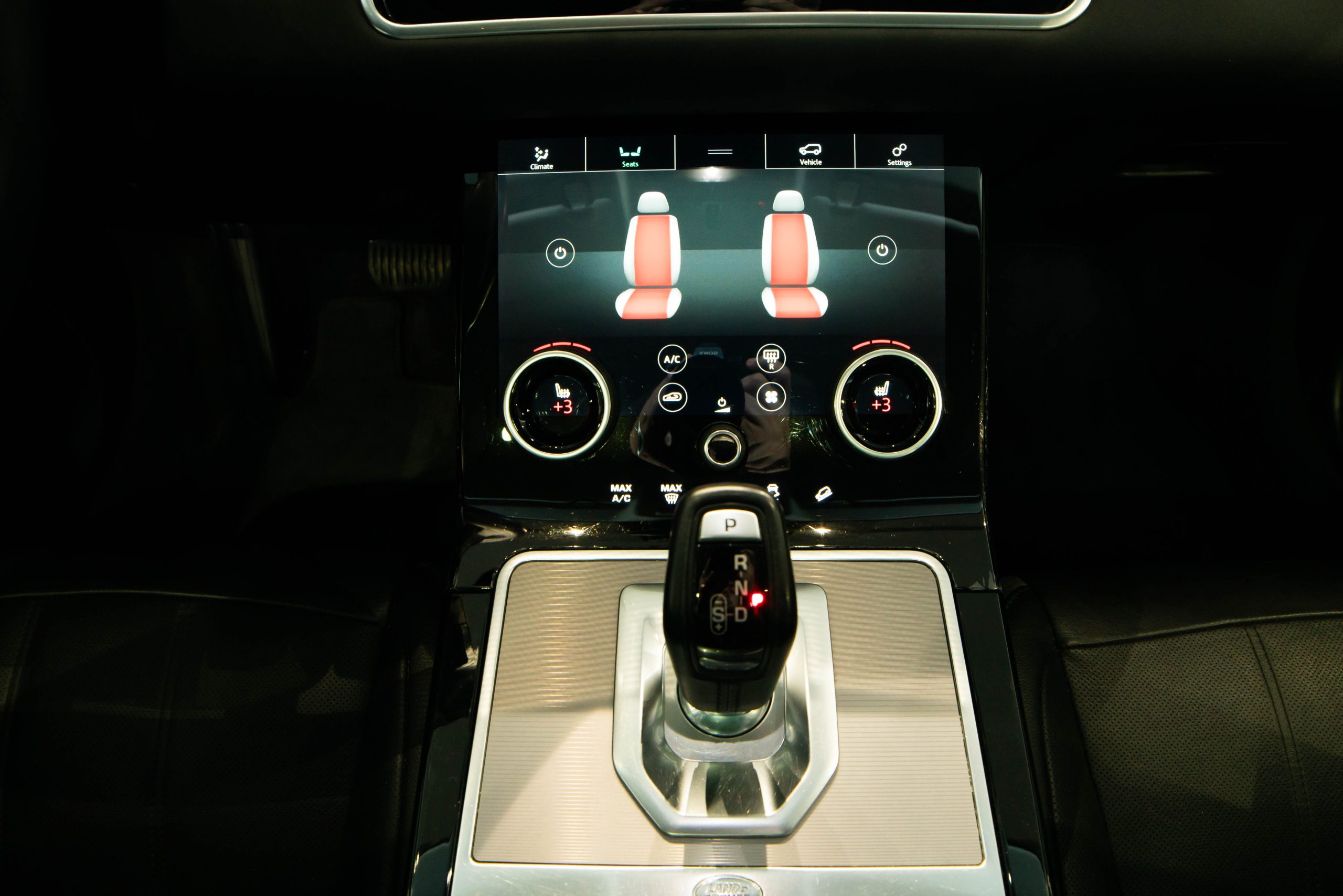Viewport: 1343px width, 896px height.
Task: Switch to the Seats tab
Action: tap(630, 155)
